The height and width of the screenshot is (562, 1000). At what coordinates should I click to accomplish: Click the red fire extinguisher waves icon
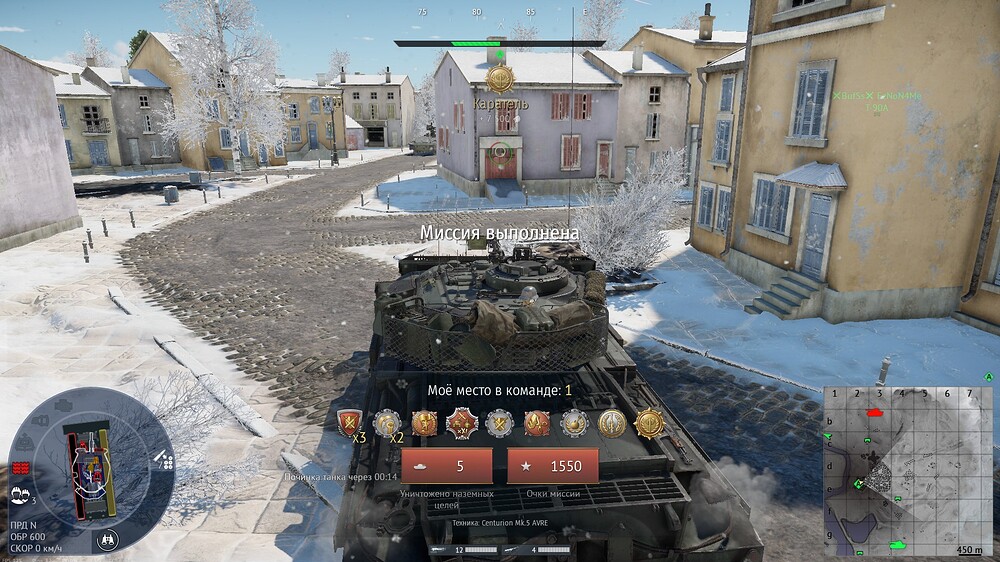(19, 468)
